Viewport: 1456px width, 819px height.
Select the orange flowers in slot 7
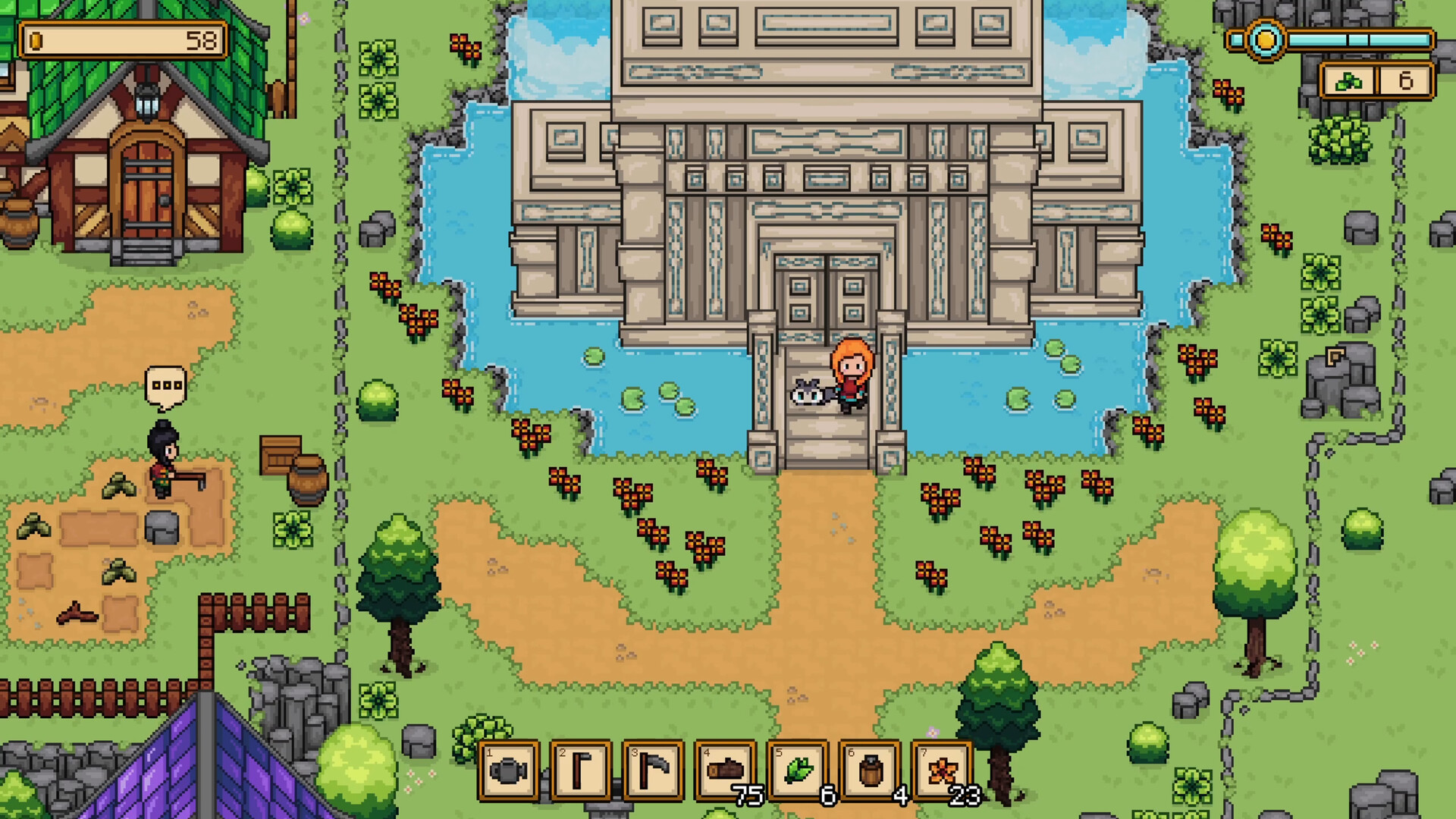coord(945,772)
